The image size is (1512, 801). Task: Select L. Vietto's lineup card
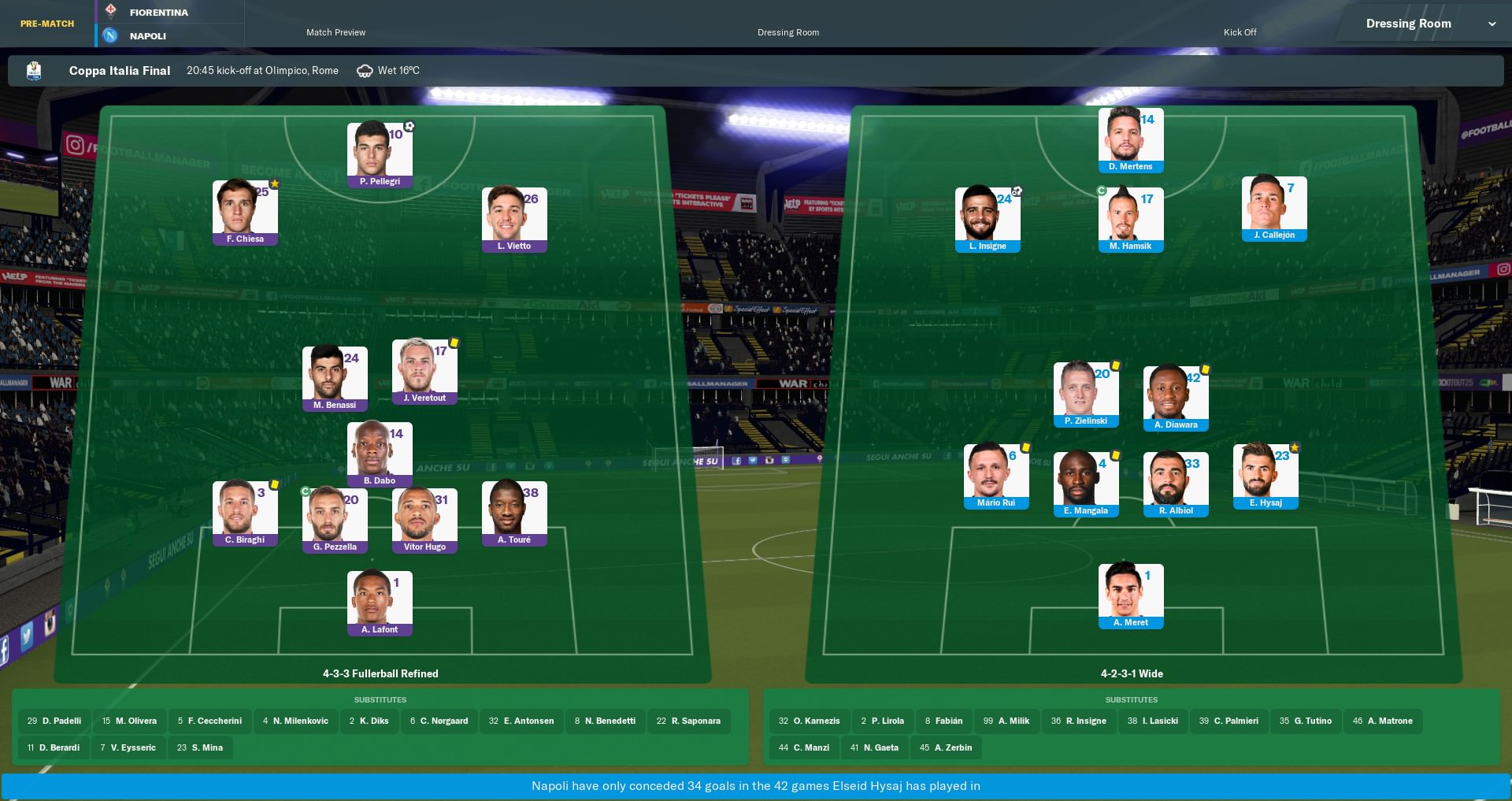pyautogui.click(x=514, y=219)
